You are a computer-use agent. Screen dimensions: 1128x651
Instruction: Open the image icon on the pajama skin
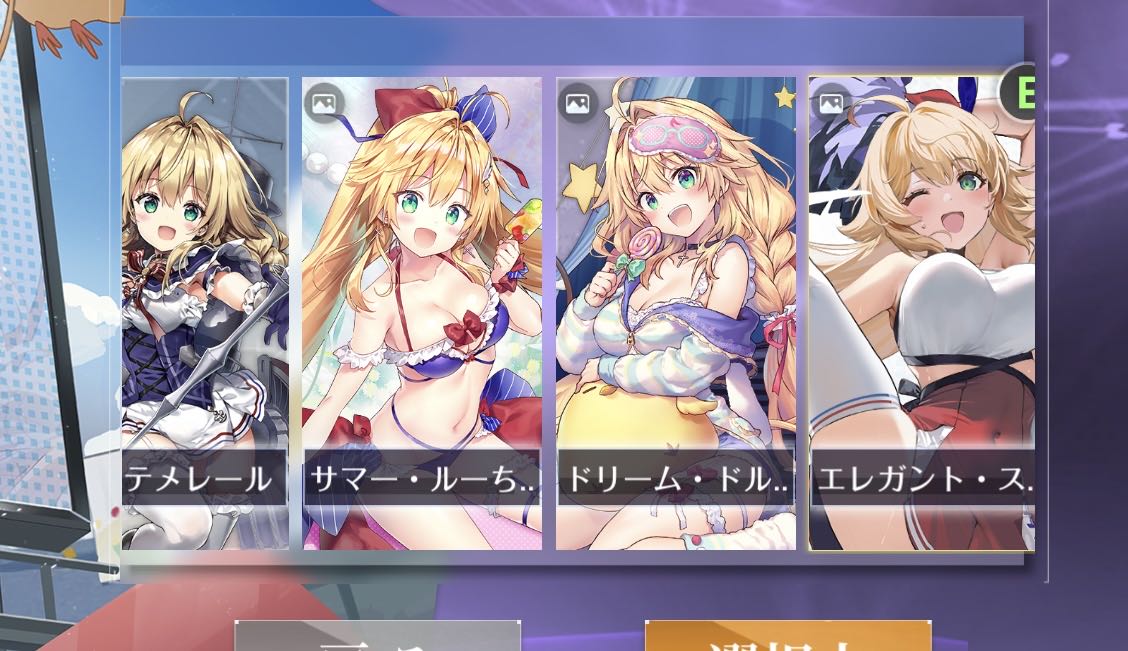click(x=577, y=103)
